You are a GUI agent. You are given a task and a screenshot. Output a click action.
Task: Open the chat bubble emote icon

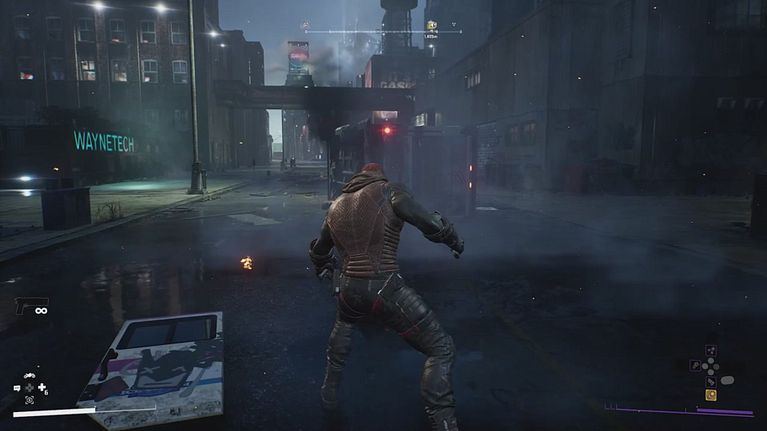(x=17, y=388)
